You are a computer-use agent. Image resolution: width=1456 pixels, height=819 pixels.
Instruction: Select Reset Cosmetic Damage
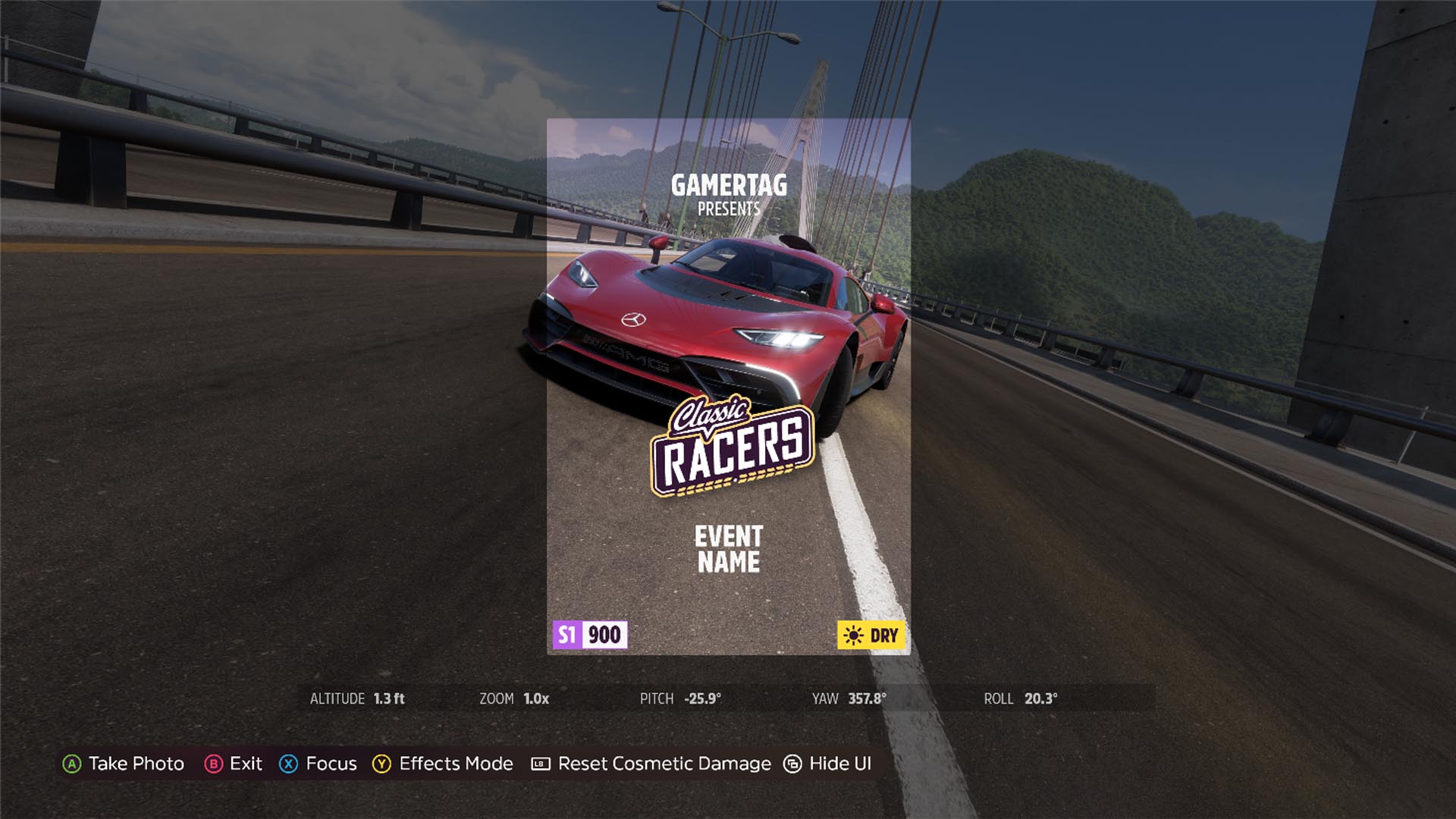[651, 764]
